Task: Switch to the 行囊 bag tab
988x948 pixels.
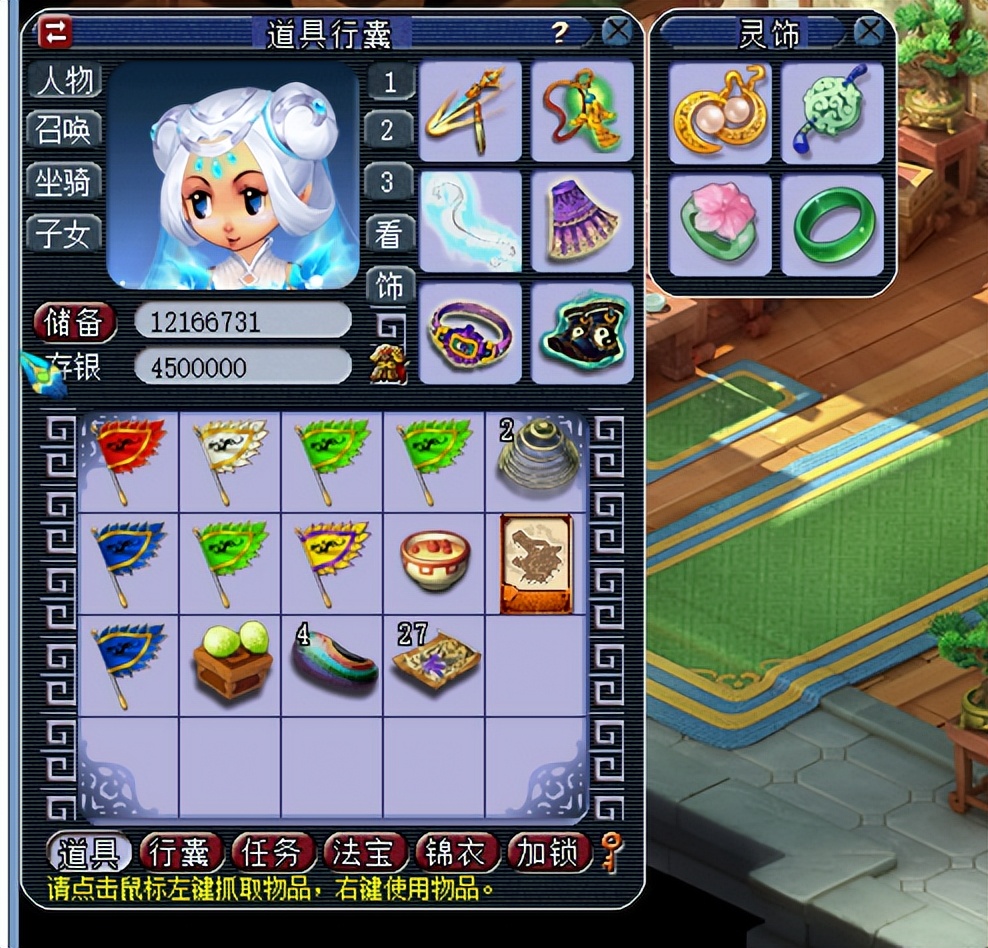Action: (181, 853)
